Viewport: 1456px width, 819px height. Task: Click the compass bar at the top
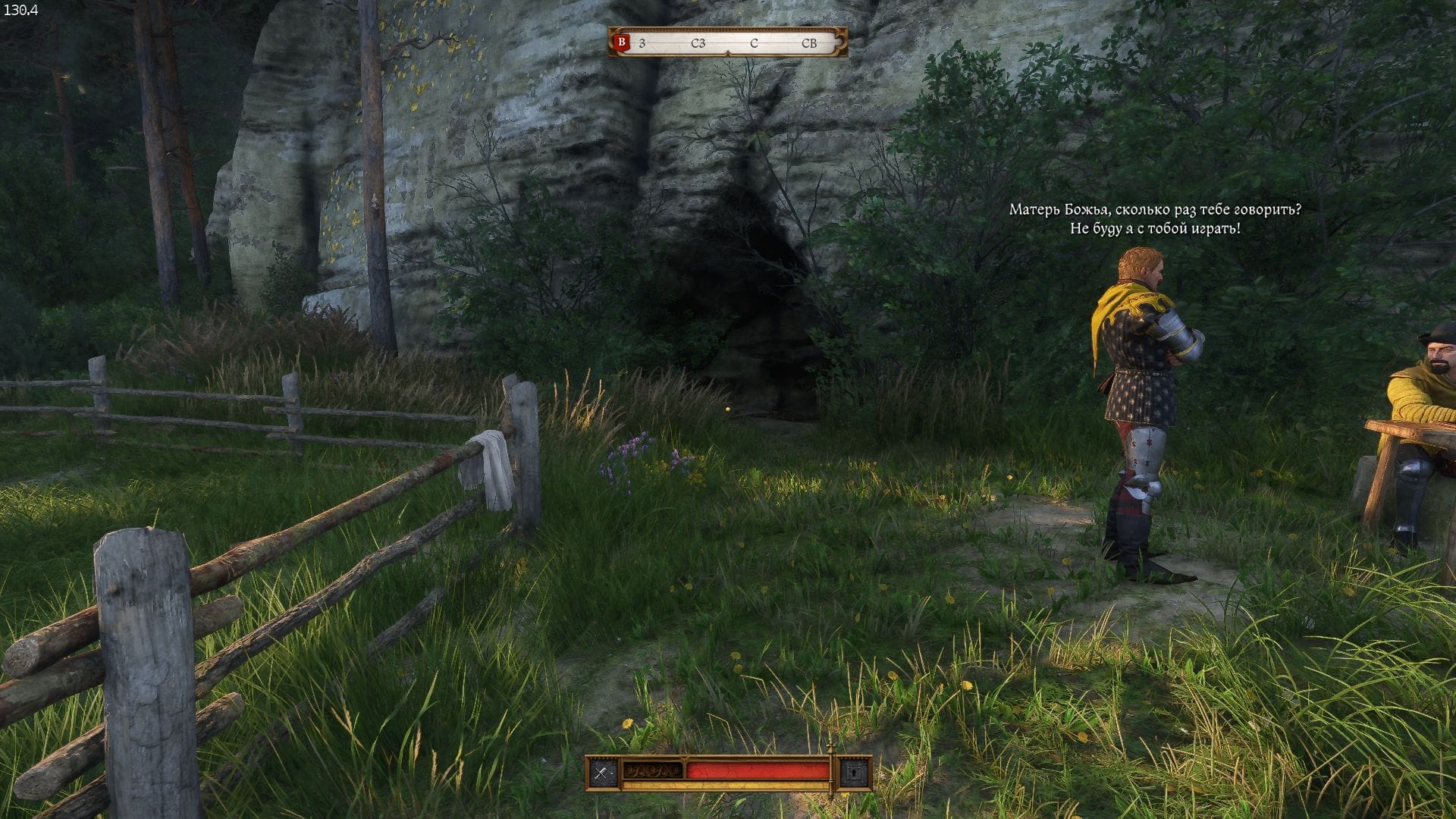tap(728, 43)
